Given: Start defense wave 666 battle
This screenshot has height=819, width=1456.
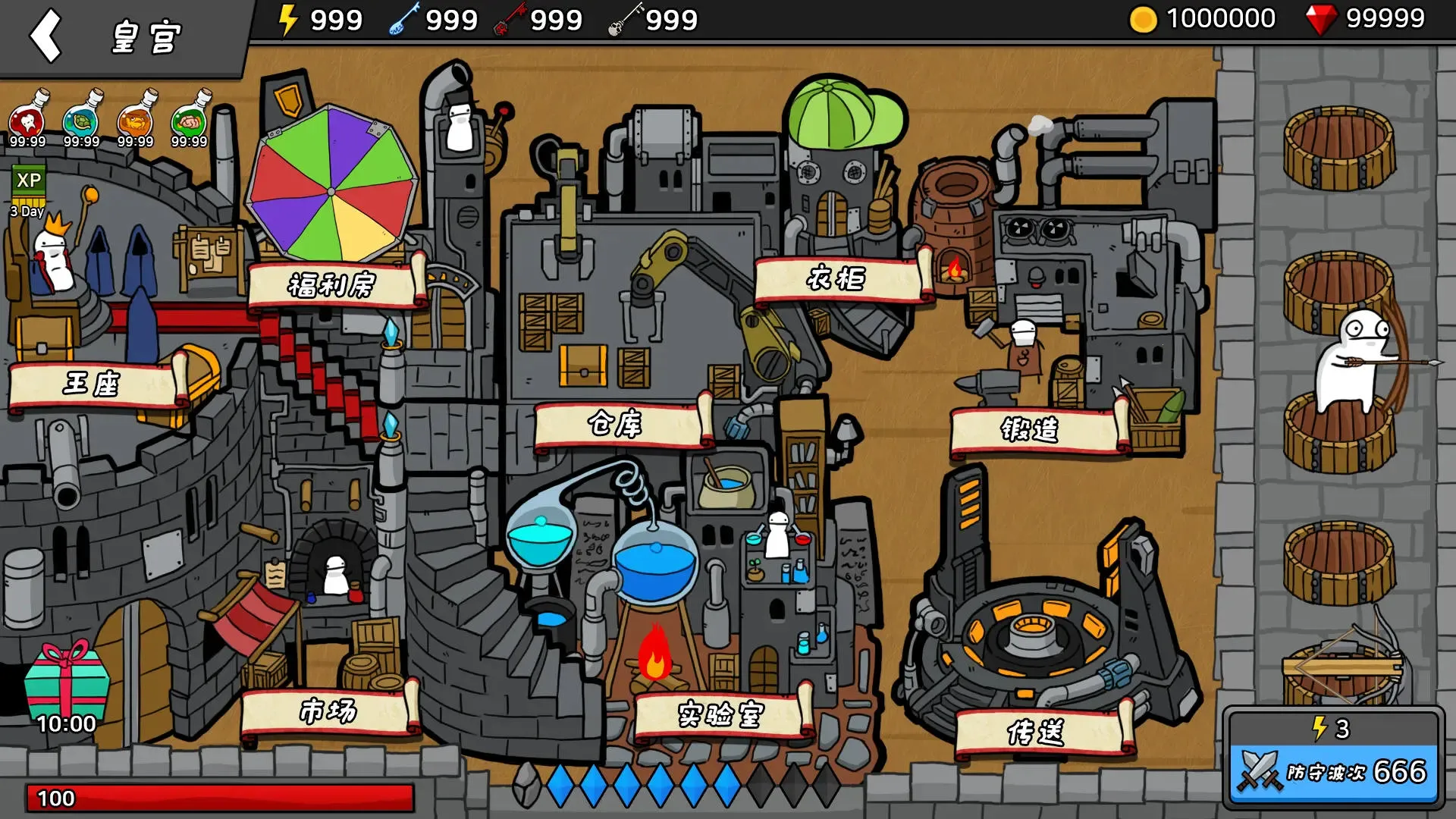Looking at the screenshot, I should point(1334,771).
